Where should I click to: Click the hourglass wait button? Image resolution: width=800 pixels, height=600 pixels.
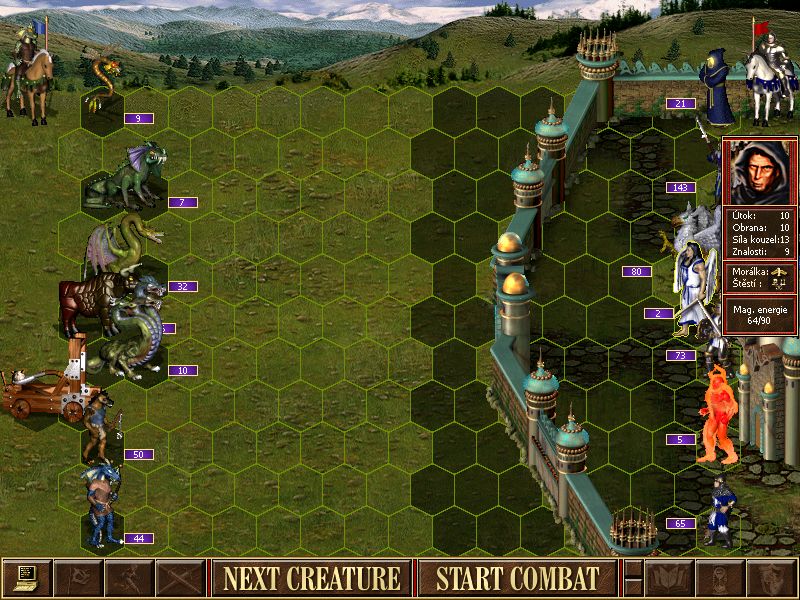click(720, 578)
